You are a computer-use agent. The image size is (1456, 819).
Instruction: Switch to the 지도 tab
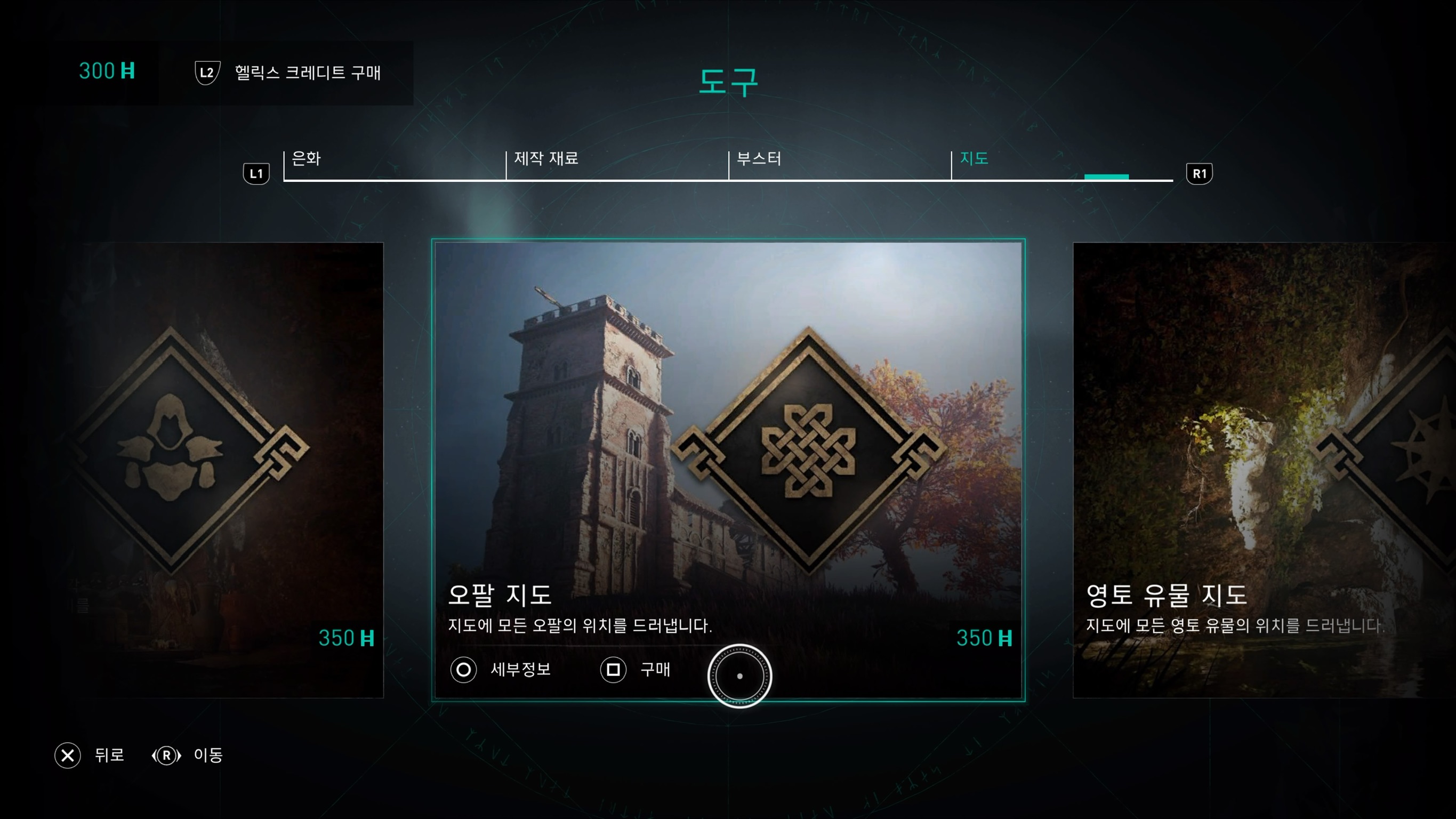(974, 160)
